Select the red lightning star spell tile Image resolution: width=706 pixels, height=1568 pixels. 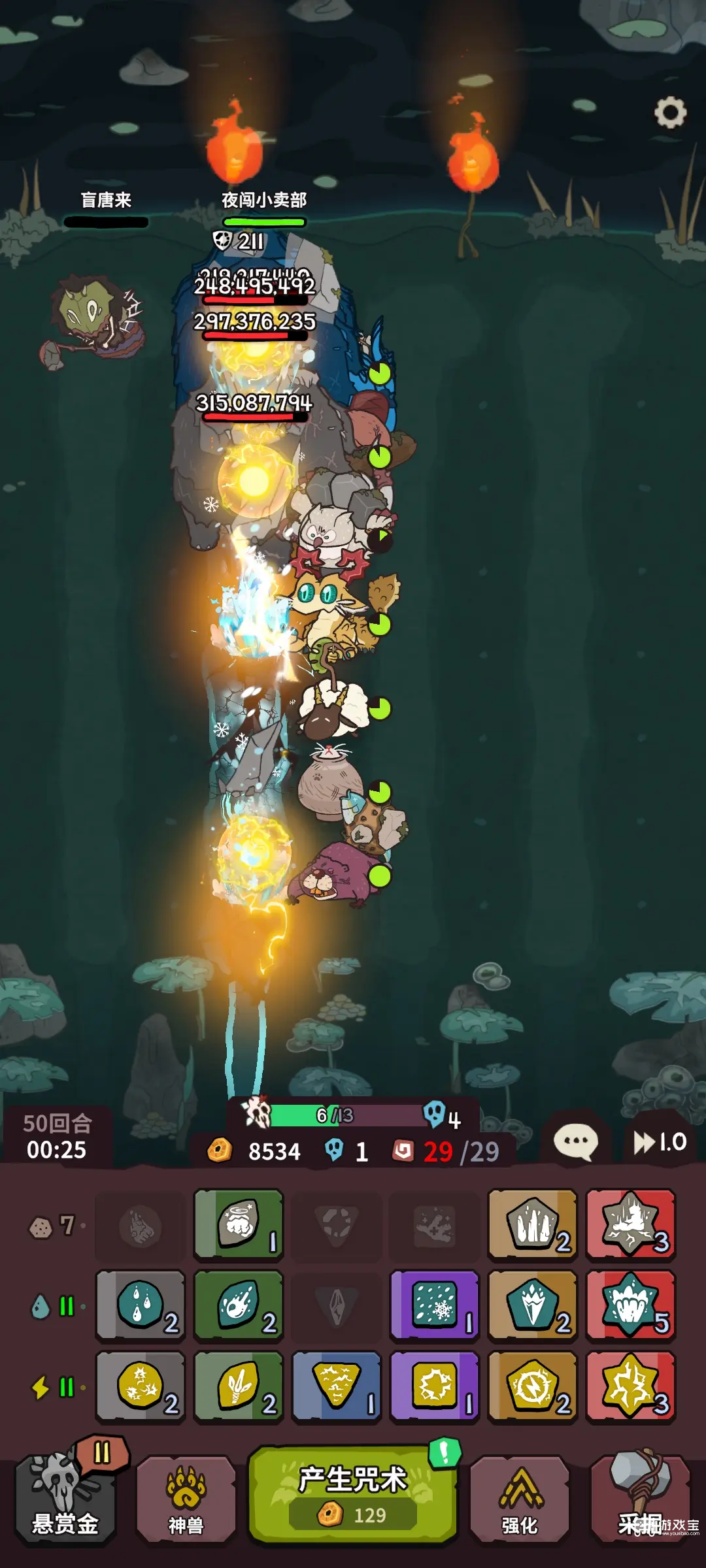click(631, 1386)
